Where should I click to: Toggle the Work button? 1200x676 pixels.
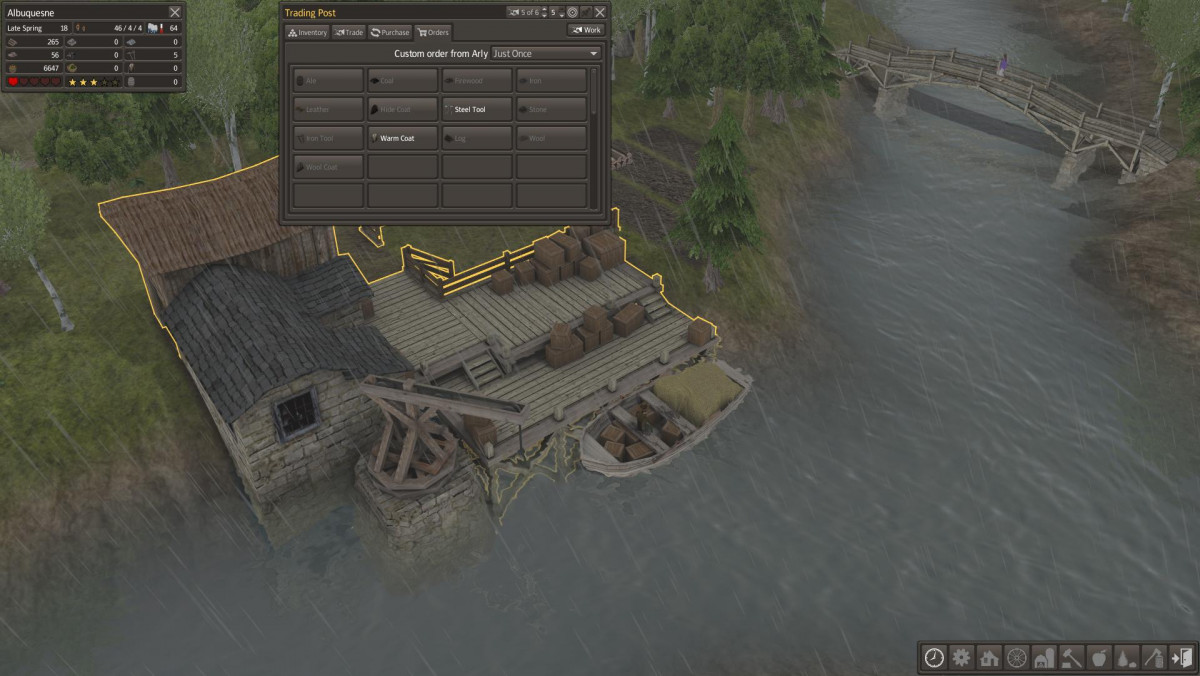[x=586, y=30]
